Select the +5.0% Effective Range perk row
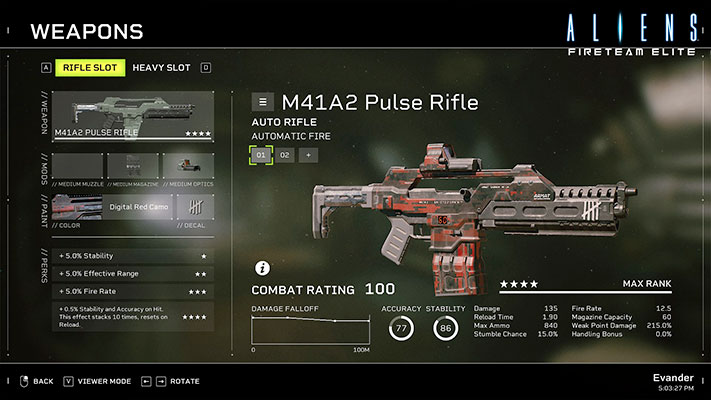This screenshot has height=400, width=711. (133, 273)
